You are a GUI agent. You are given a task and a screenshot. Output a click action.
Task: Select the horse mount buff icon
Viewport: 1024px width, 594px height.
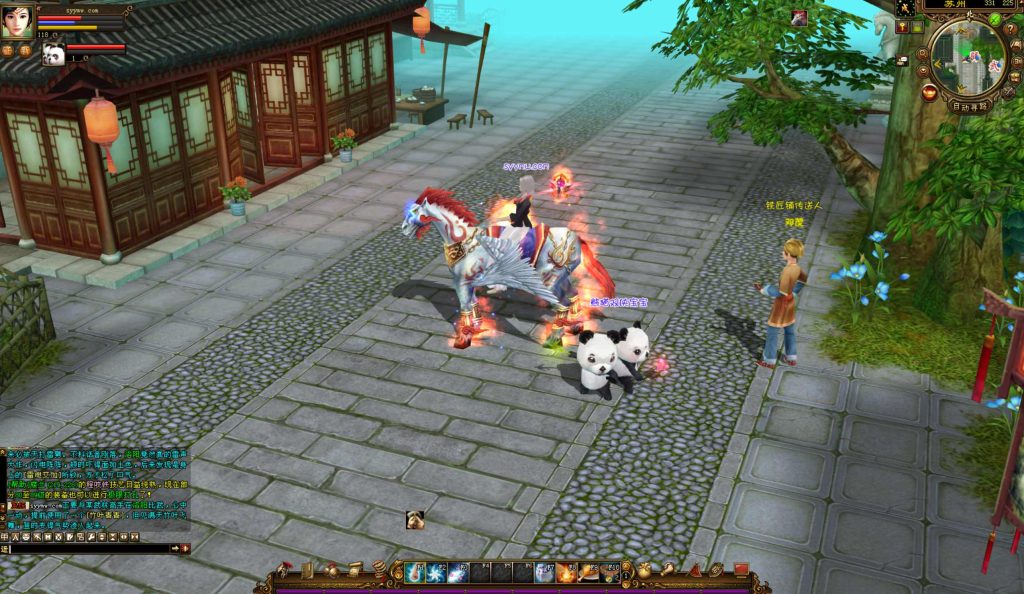pos(799,17)
